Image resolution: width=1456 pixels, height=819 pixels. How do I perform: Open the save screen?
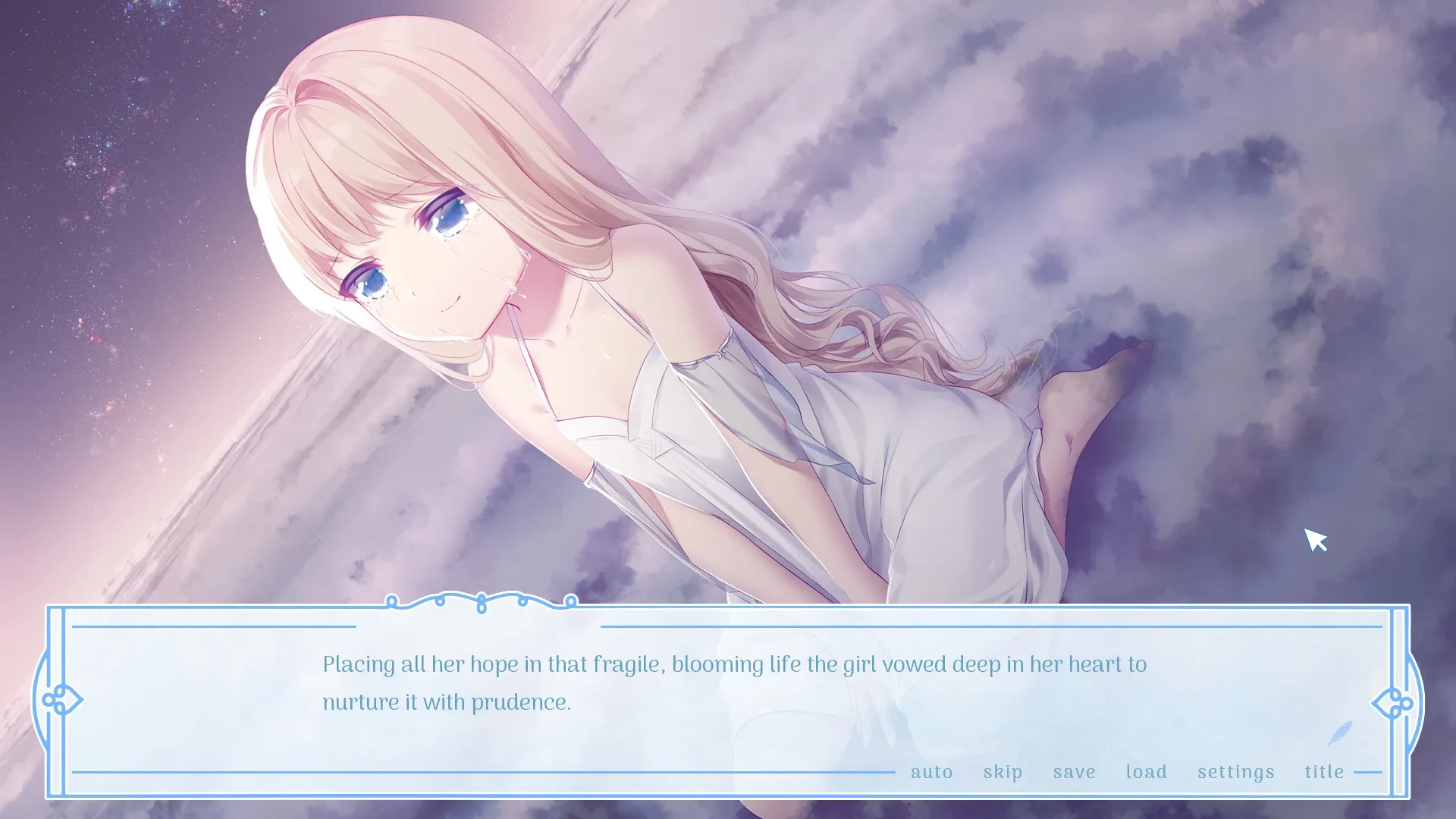click(x=1072, y=771)
